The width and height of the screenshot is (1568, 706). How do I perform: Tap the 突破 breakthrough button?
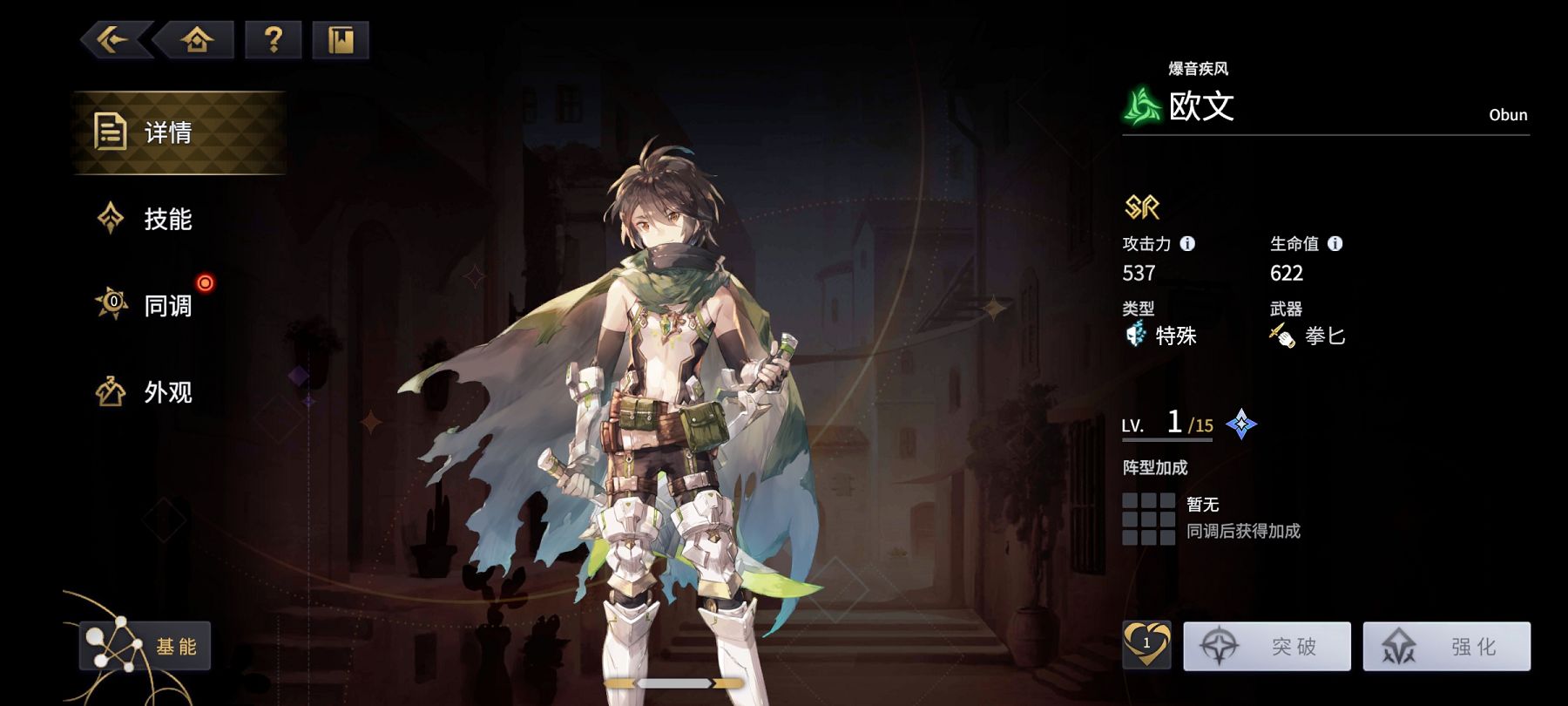tap(1267, 646)
